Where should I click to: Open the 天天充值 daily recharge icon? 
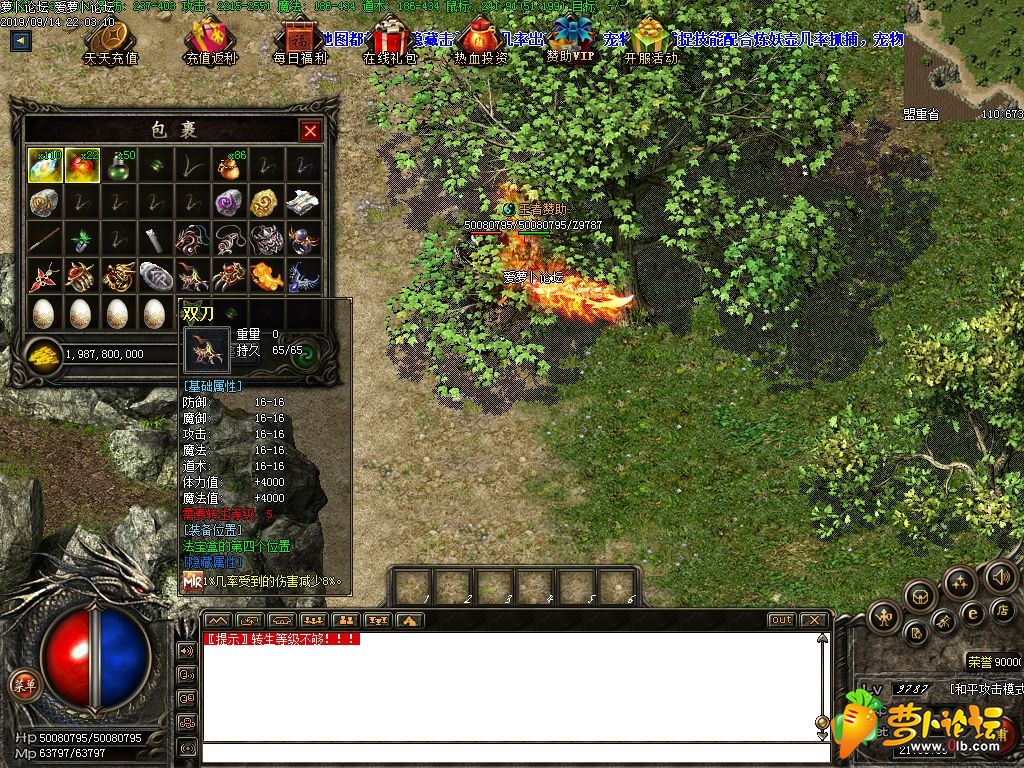tap(111, 38)
